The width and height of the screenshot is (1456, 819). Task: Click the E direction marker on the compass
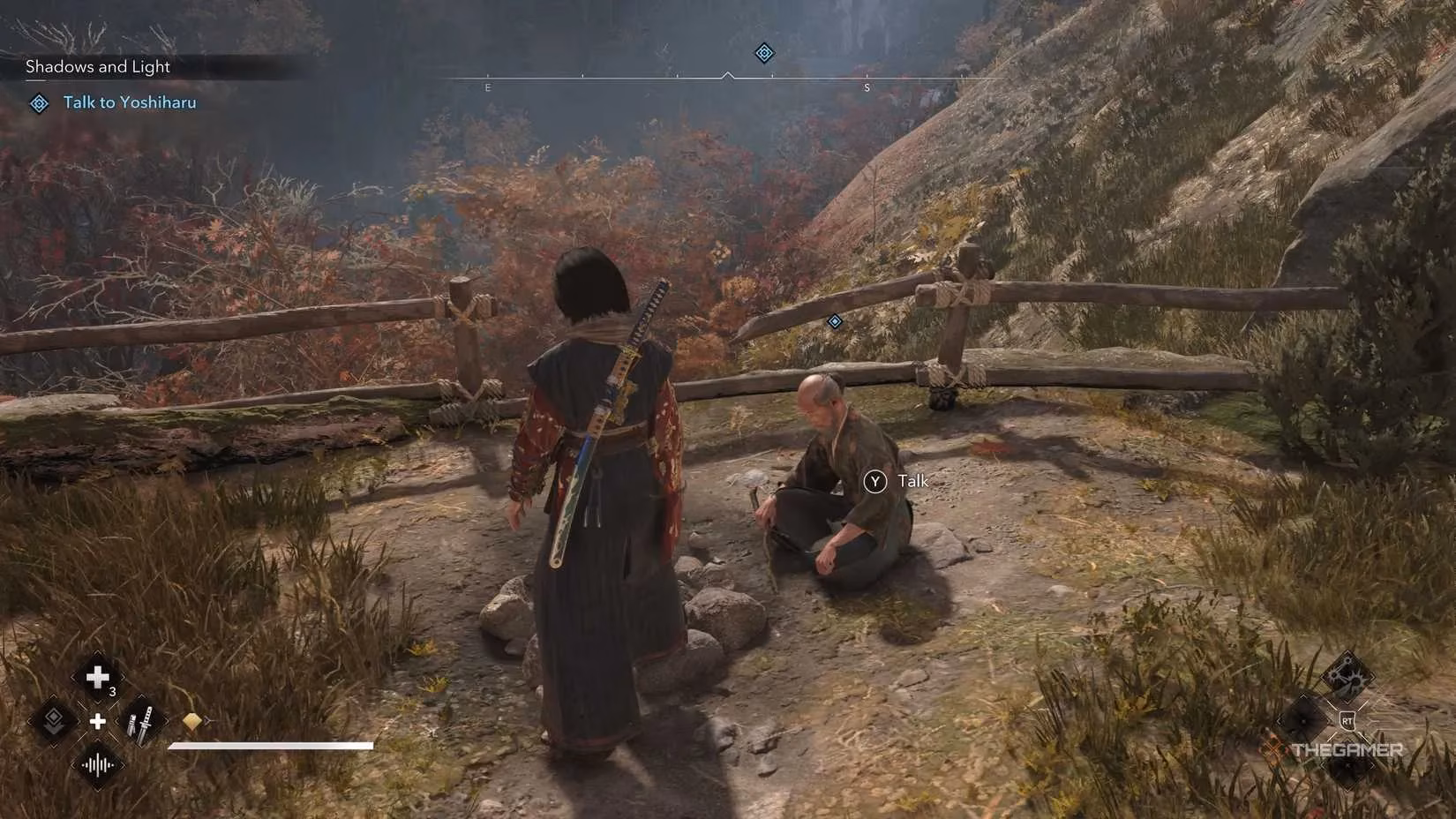click(x=486, y=86)
